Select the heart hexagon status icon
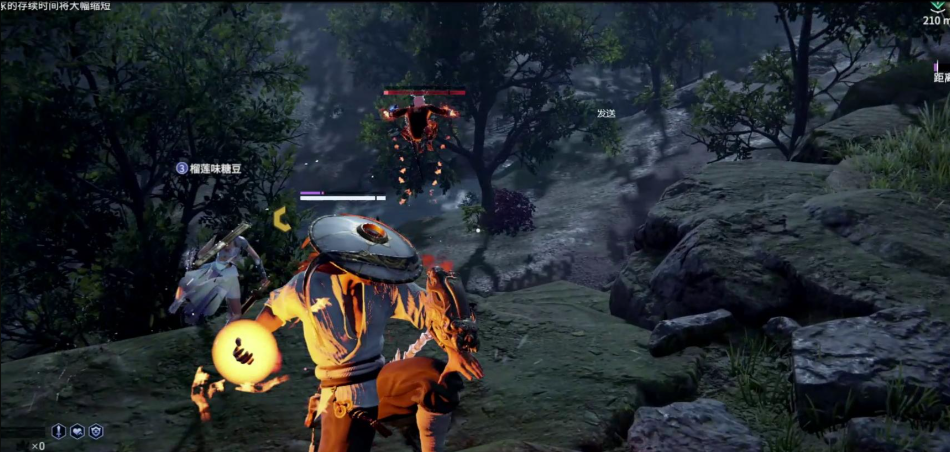Viewport: 950px width, 452px height. coord(77,431)
